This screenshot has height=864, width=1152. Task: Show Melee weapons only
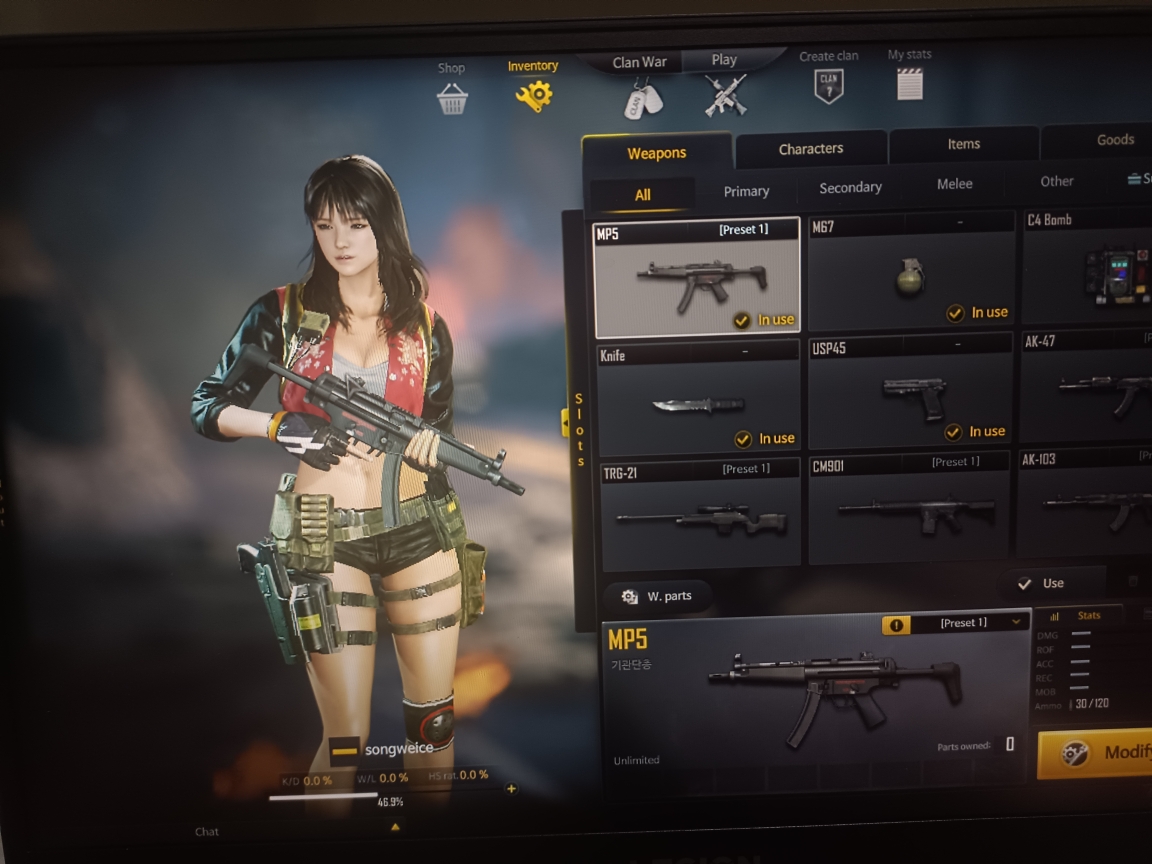pos(954,184)
